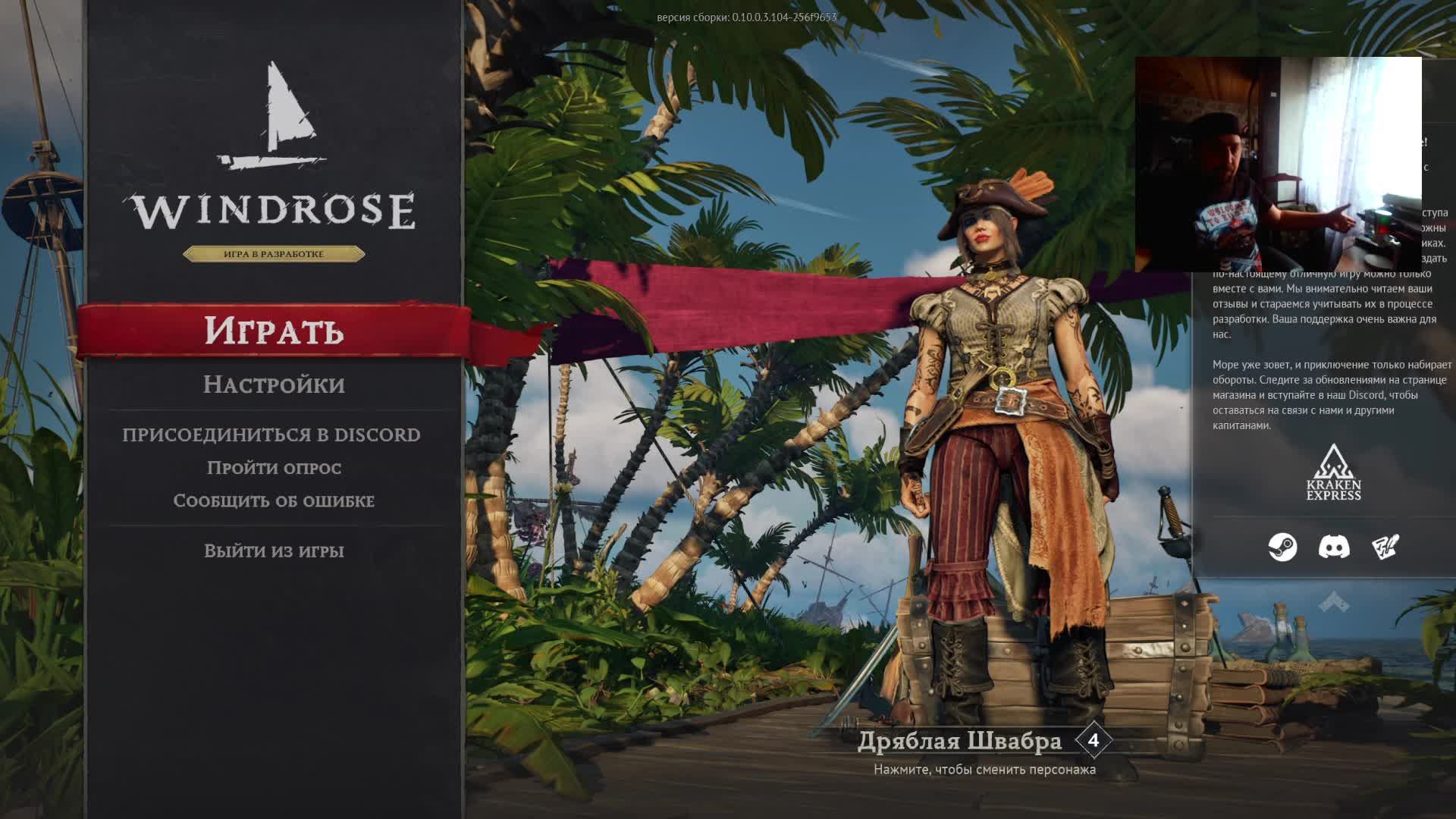Image resolution: width=1456 pixels, height=819 pixels.
Task: Open the Steam store page icon
Action: tap(1282, 547)
